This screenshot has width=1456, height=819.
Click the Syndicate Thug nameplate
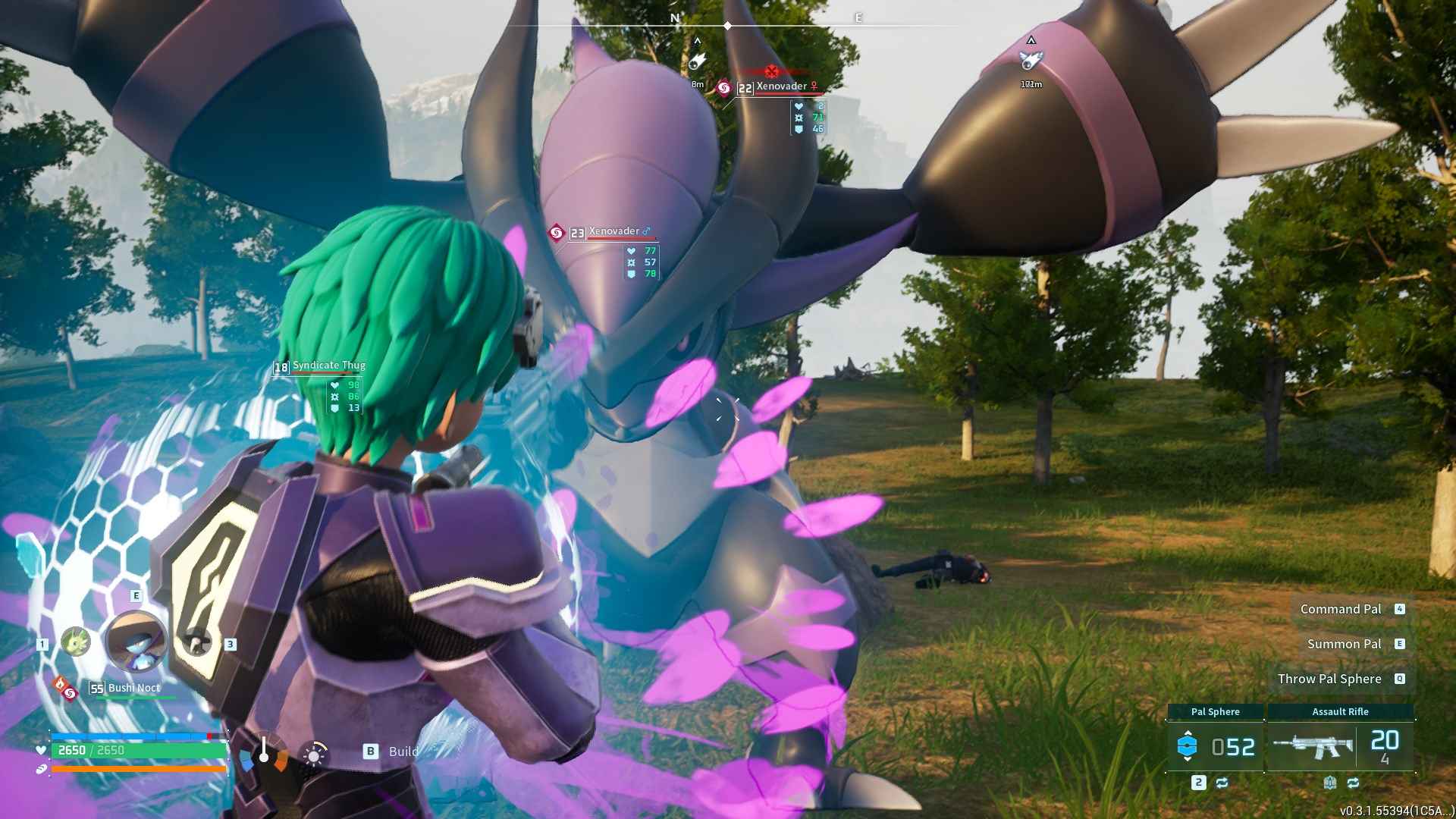tap(328, 366)
